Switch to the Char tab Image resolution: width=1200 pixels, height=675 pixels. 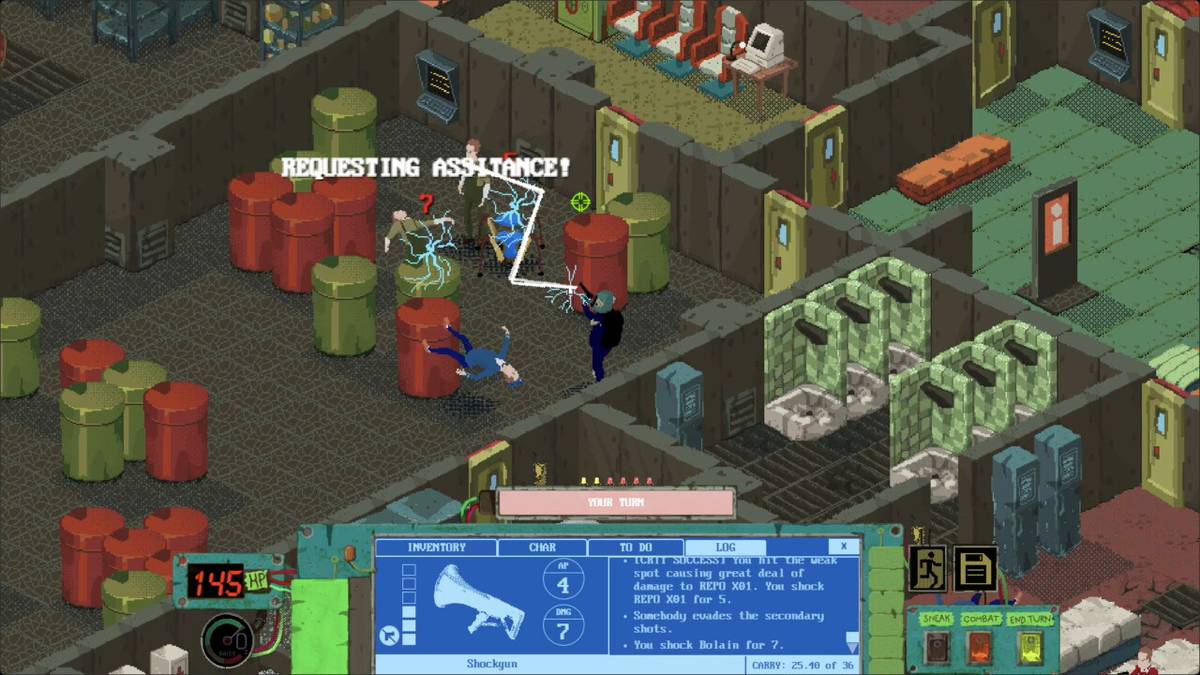[541, 547]
